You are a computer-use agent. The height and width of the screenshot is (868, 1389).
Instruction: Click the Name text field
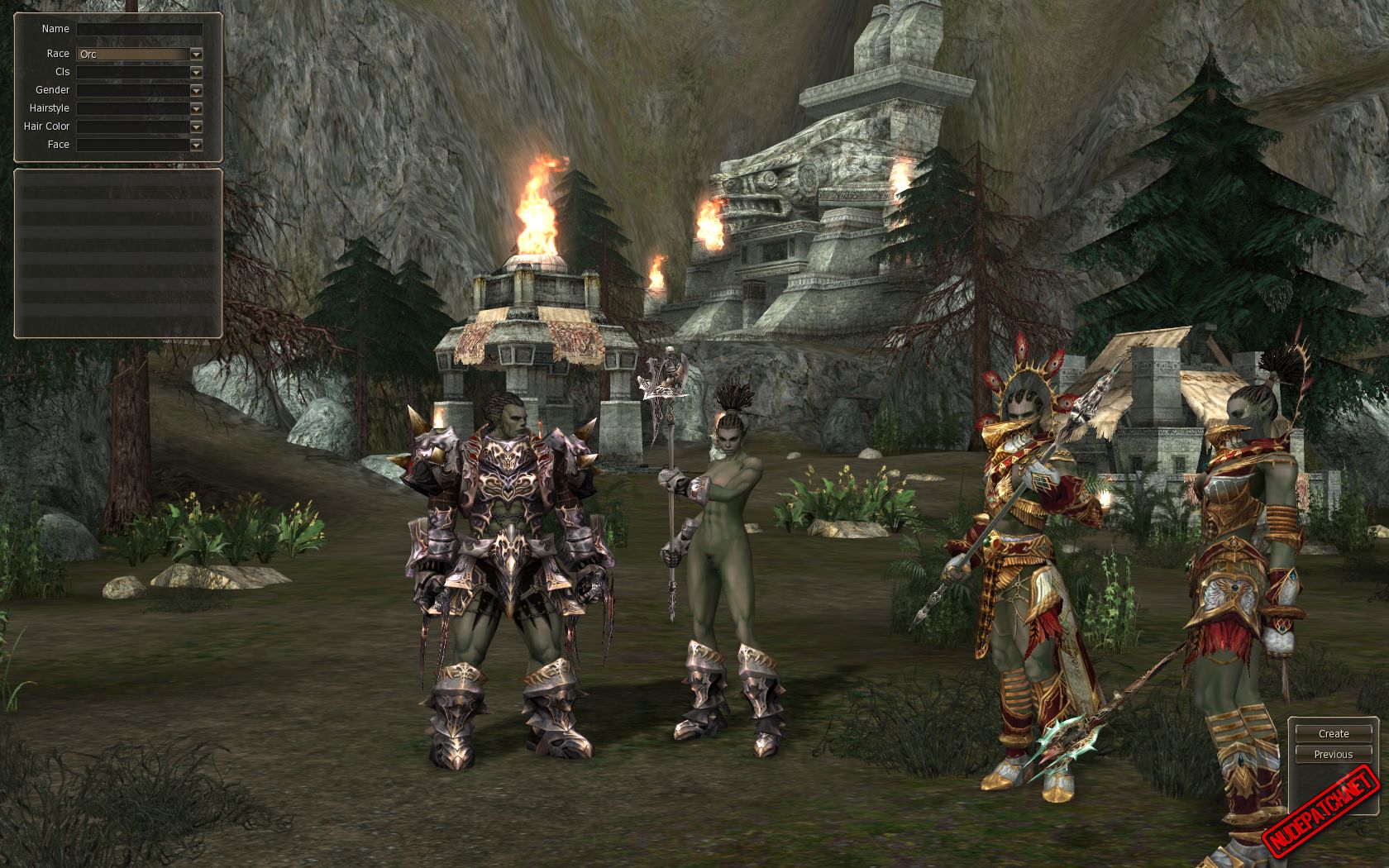[139, 29]
